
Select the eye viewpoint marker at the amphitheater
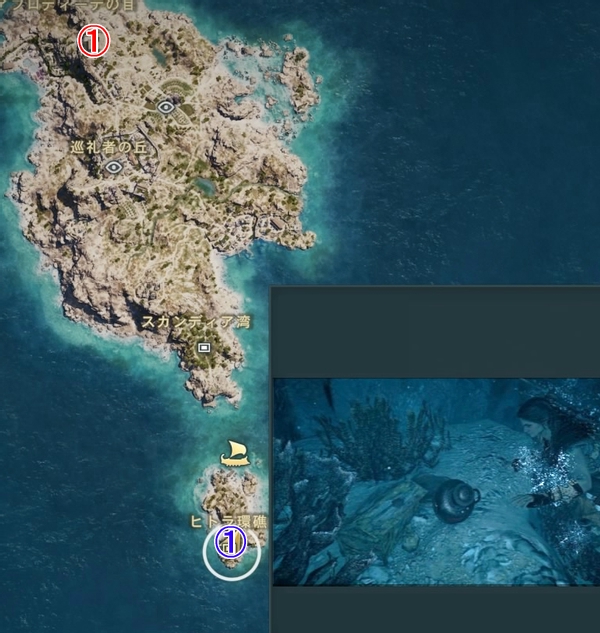coord(167,103)
